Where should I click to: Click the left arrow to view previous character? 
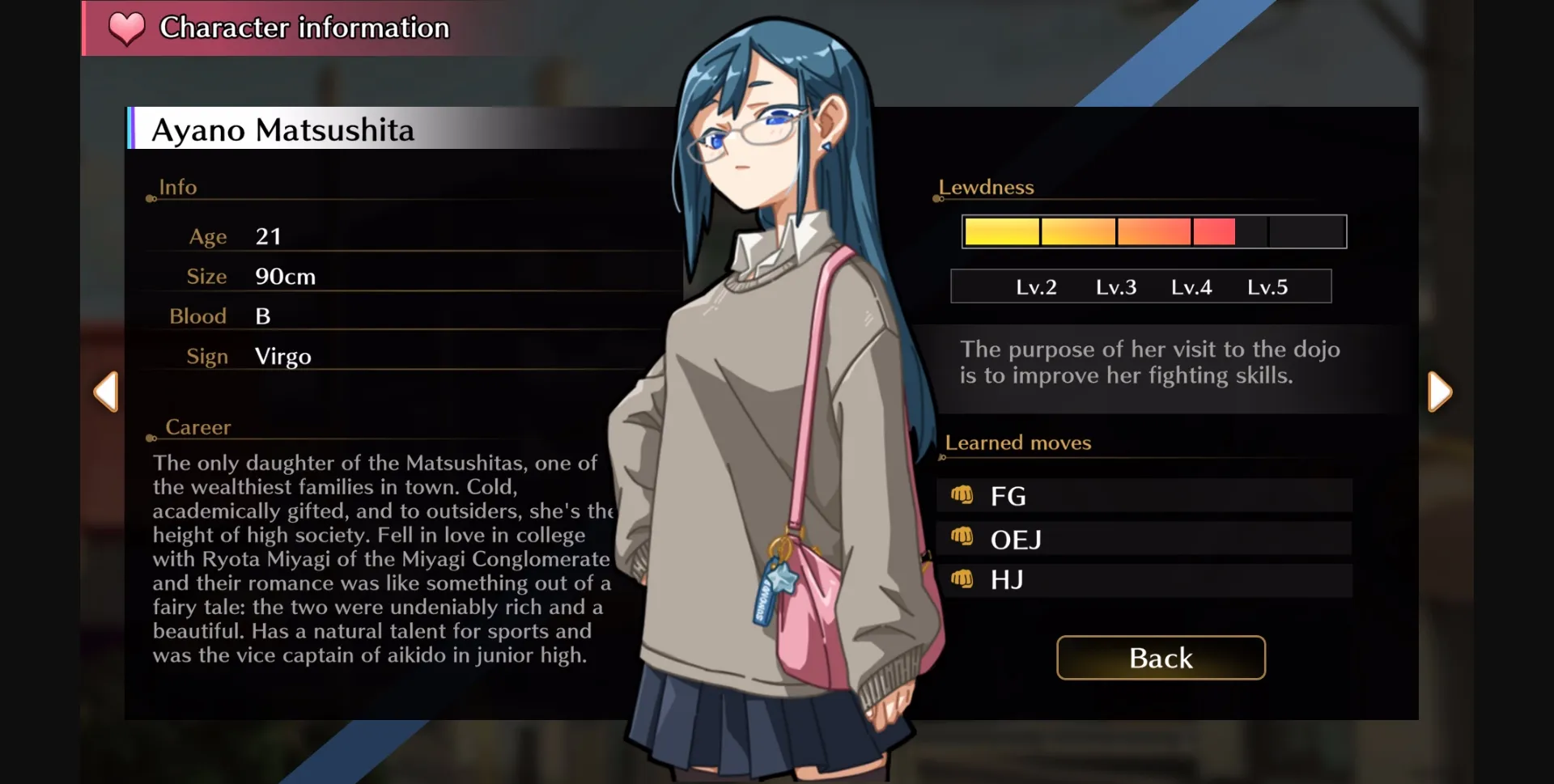(106, 392)
